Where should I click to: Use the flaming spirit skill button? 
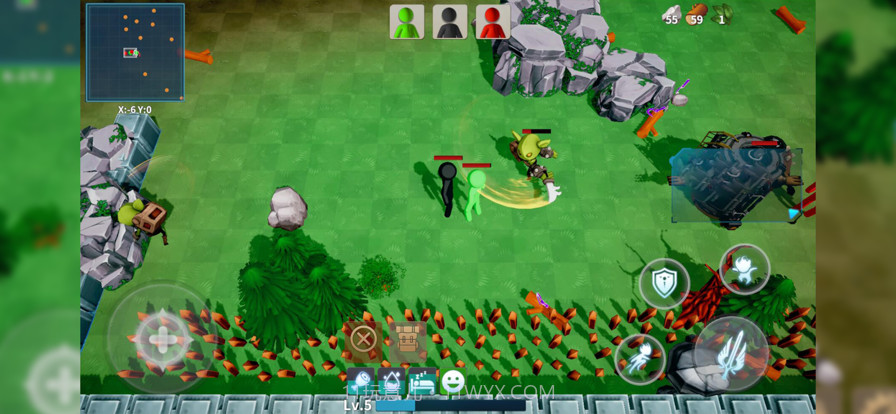(745, 269)
